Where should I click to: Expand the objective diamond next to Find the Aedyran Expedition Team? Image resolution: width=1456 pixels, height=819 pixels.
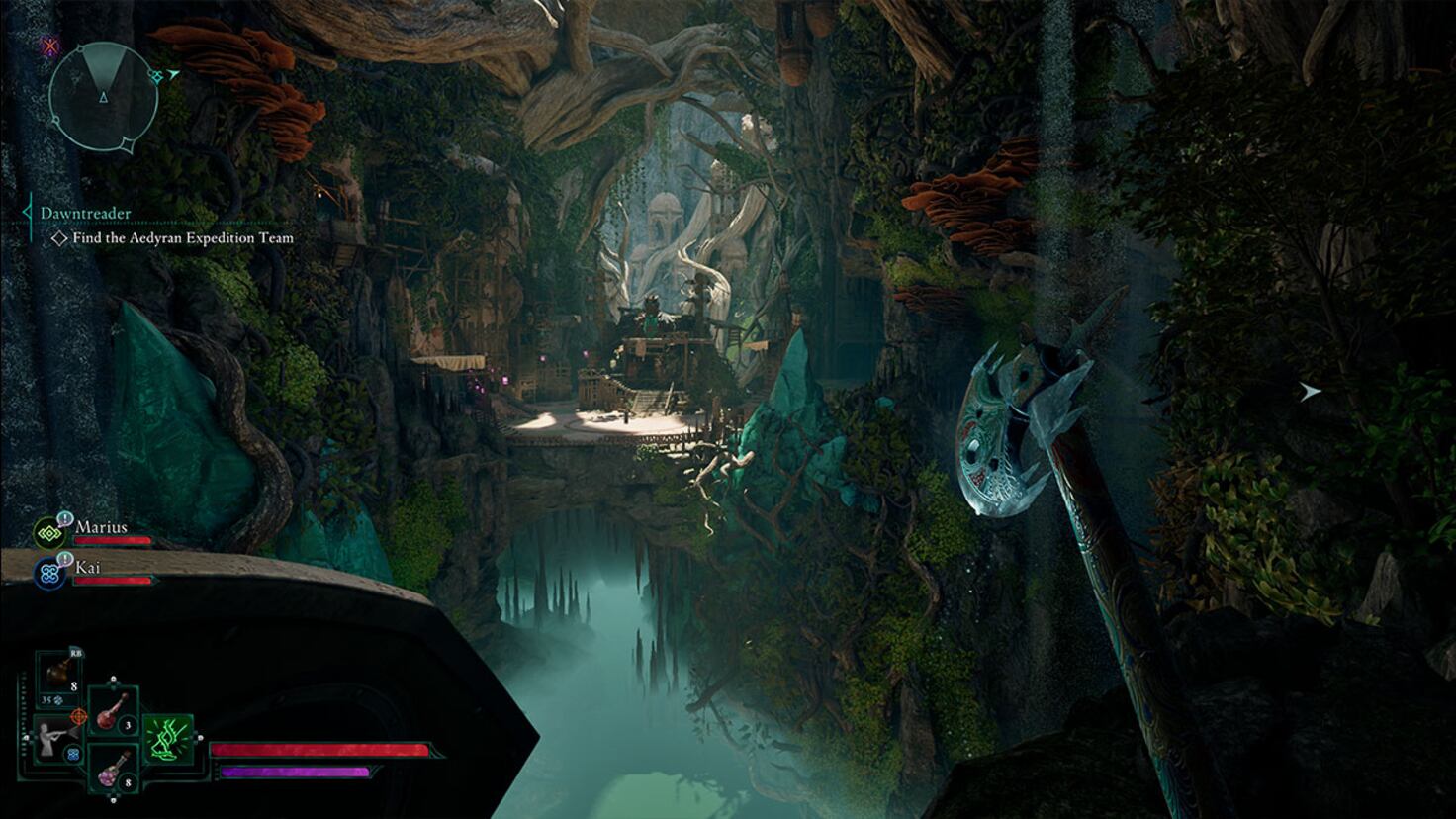coord(57,238)
